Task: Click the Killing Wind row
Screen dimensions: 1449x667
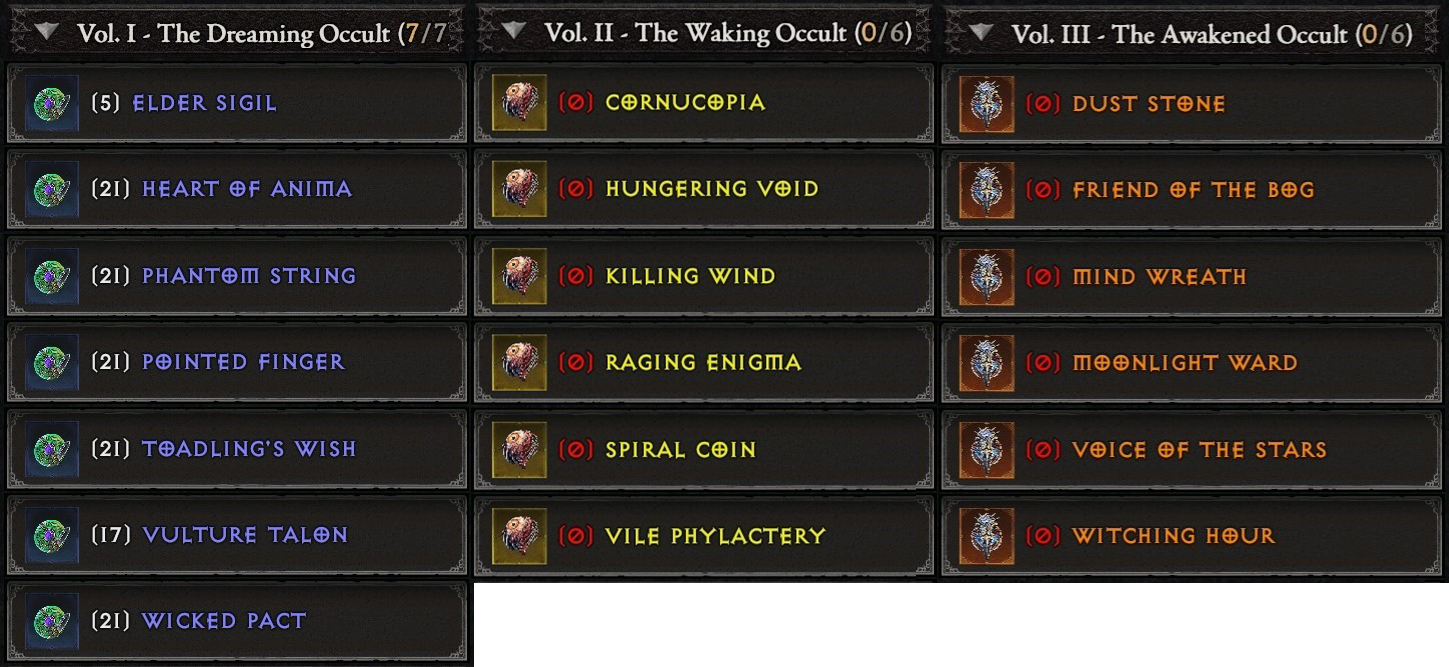Action: point(703,276)
